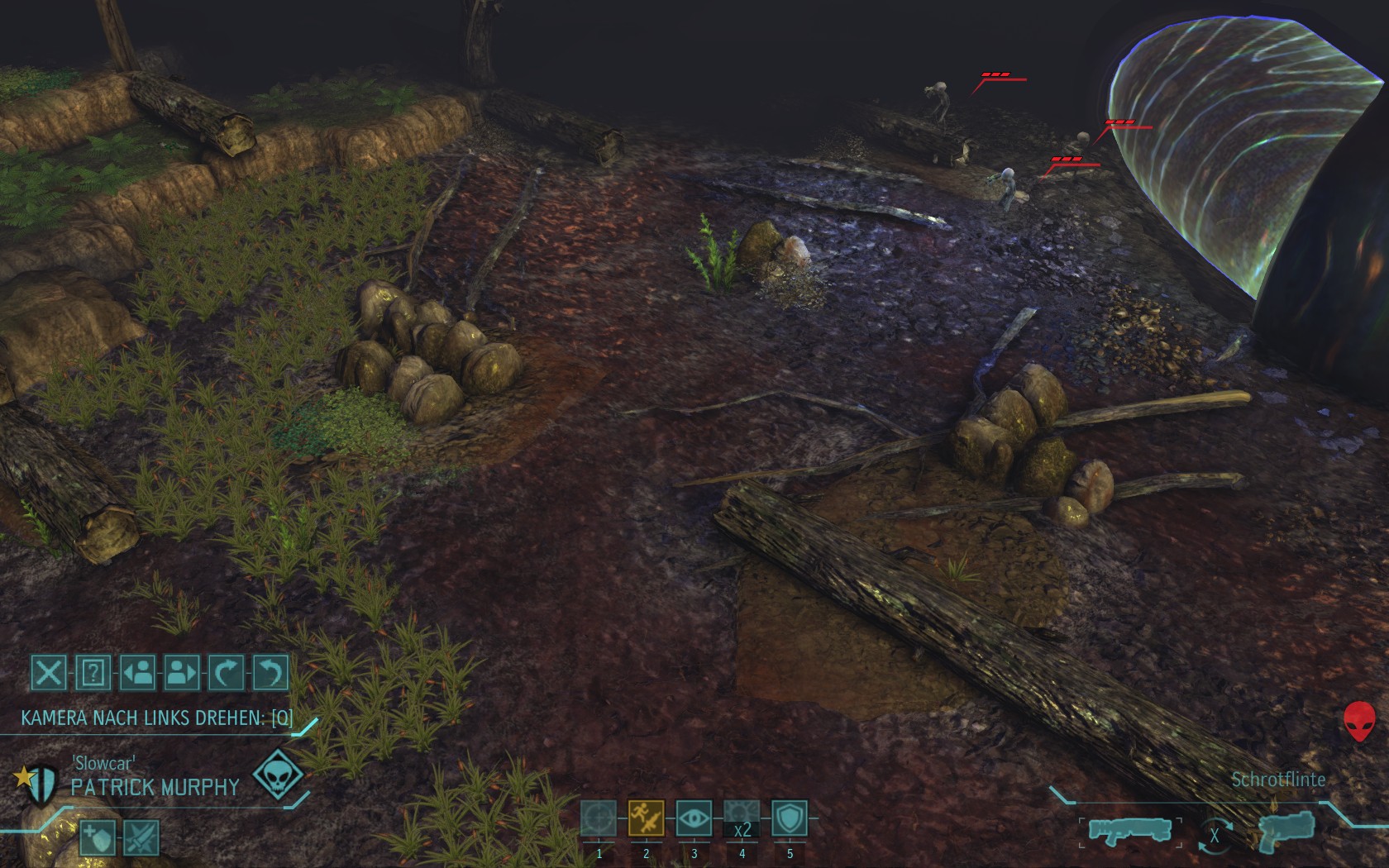Click the X end-turn button

49,673
